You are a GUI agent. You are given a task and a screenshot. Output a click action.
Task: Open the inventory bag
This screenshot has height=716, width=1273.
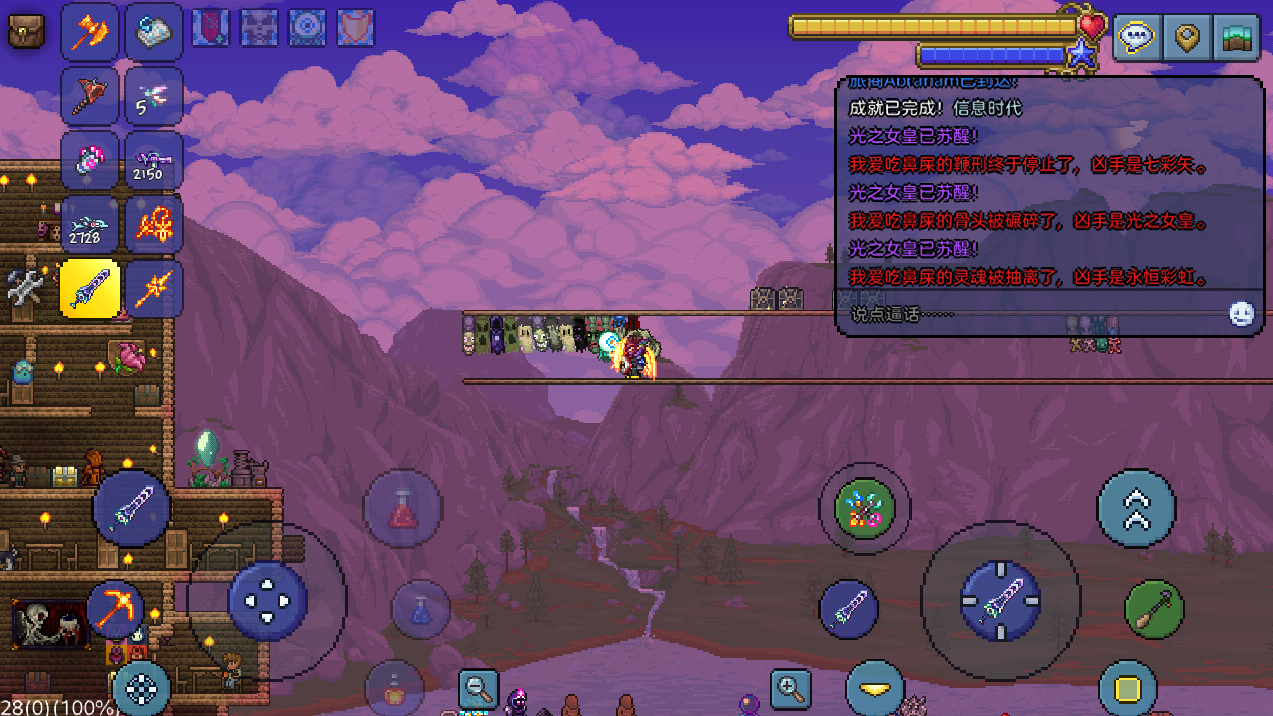point(25,31)
